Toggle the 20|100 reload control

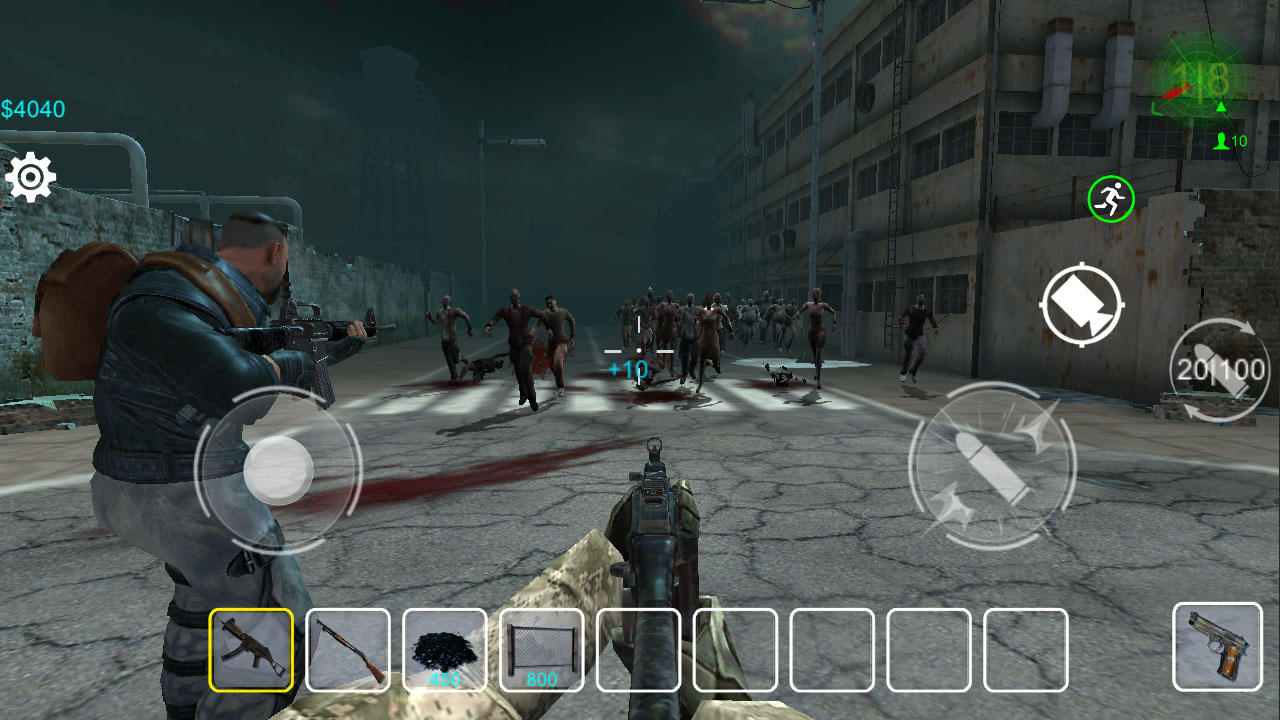1222,370
